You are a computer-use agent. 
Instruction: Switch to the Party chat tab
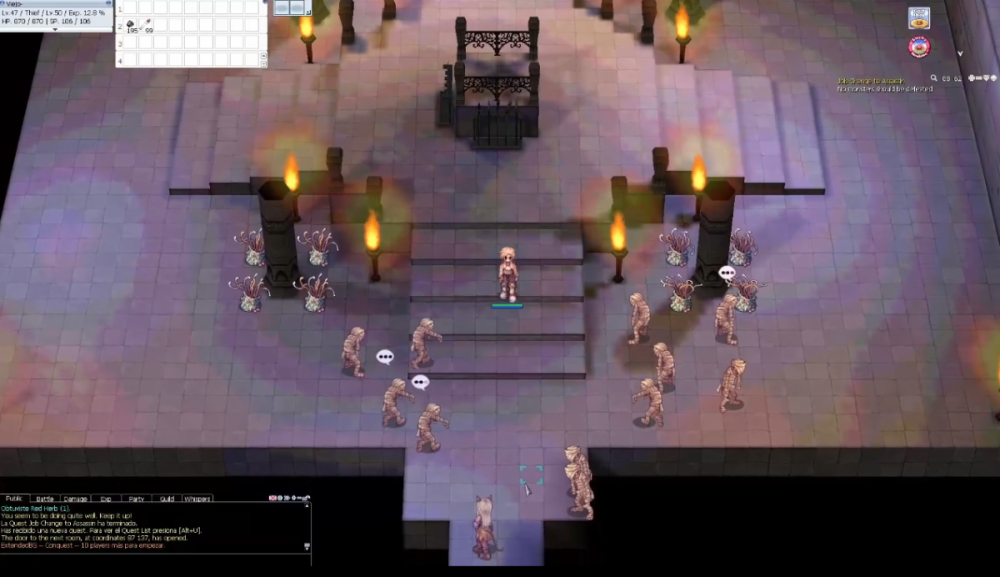point(136,498)
